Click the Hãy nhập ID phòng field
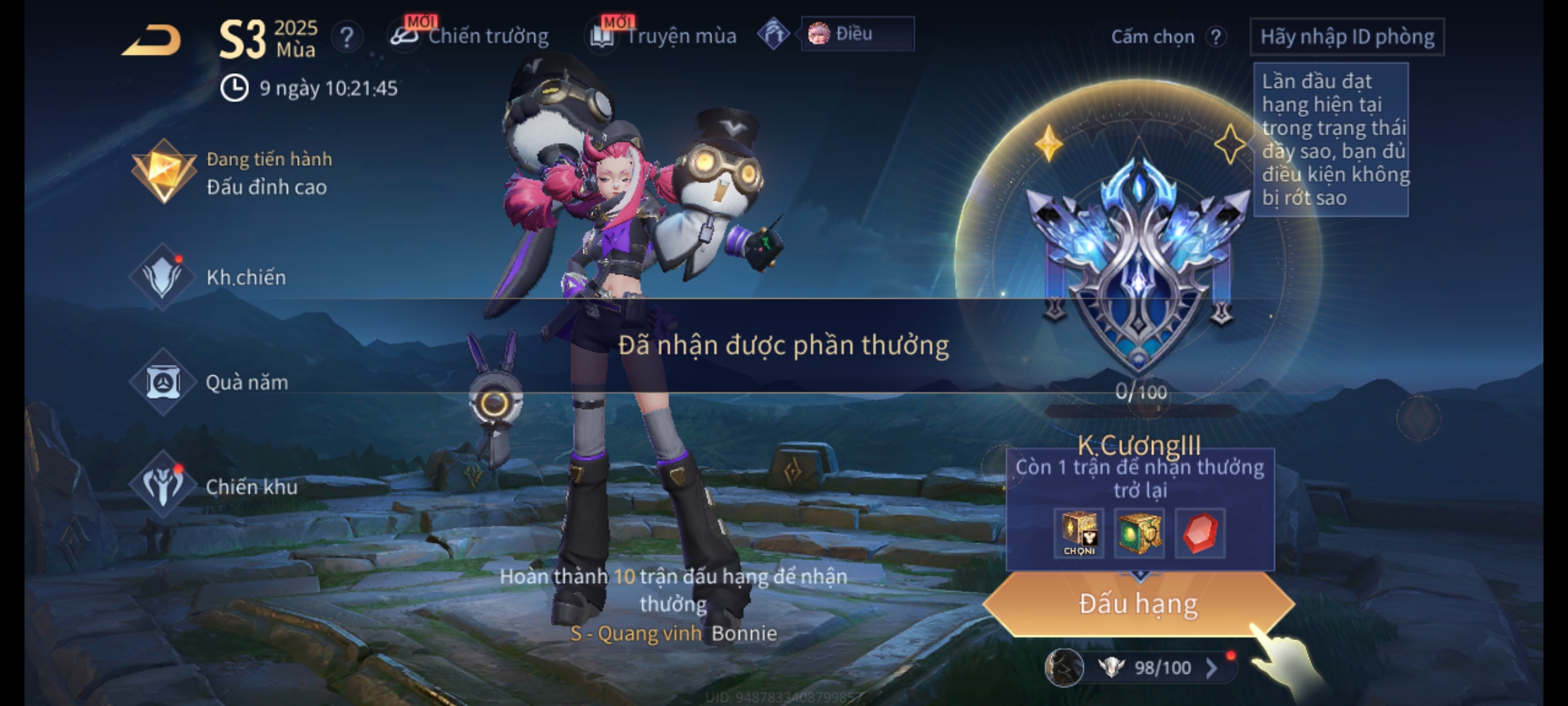The width and height of the screenshot is (1568, 706). (x=1347, y=37)
